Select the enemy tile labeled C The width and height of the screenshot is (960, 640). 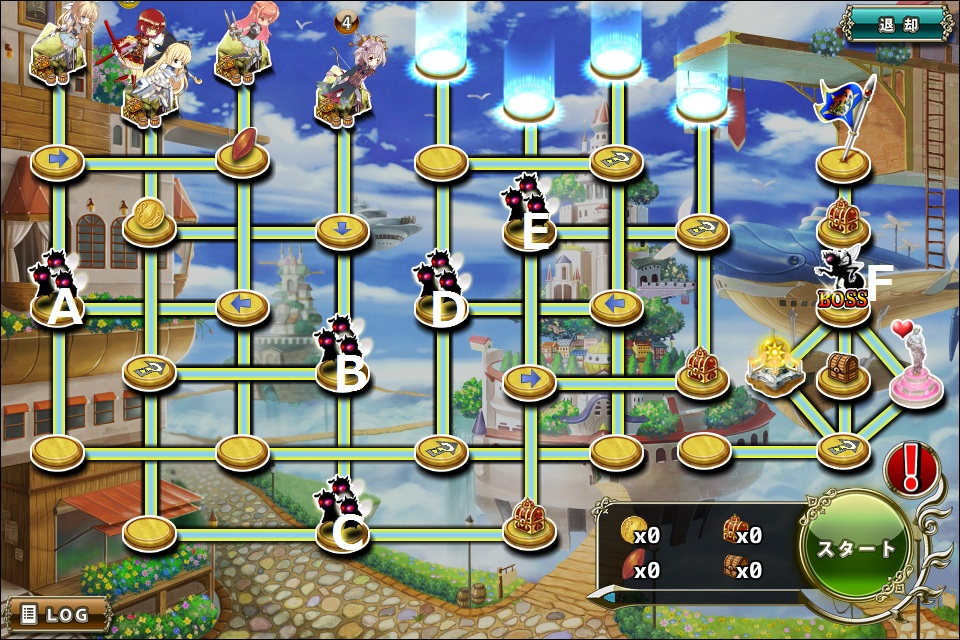343,517
